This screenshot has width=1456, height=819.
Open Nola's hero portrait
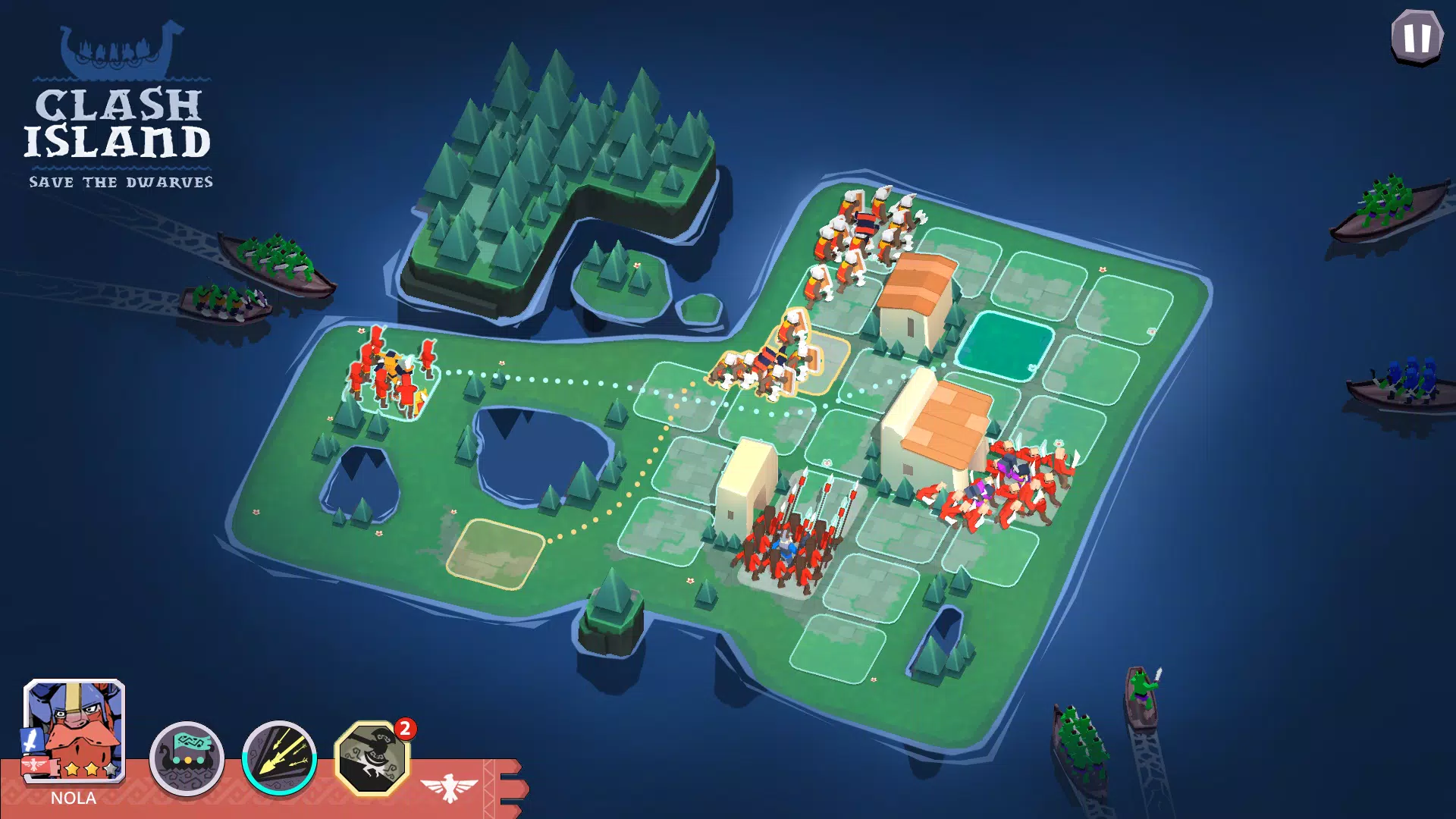[72, 728]
